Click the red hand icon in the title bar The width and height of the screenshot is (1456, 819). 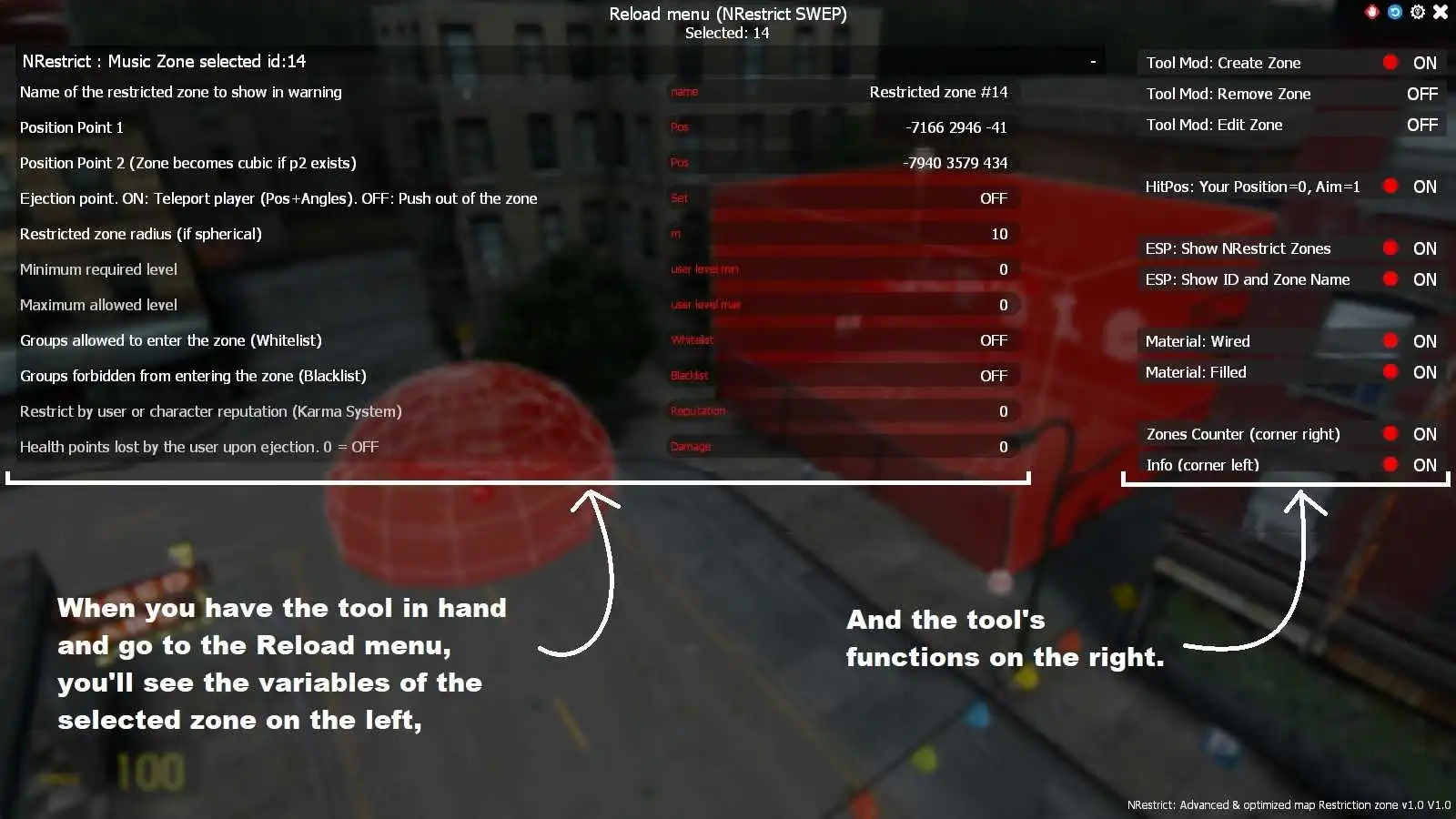click(x=1370, y=12)
